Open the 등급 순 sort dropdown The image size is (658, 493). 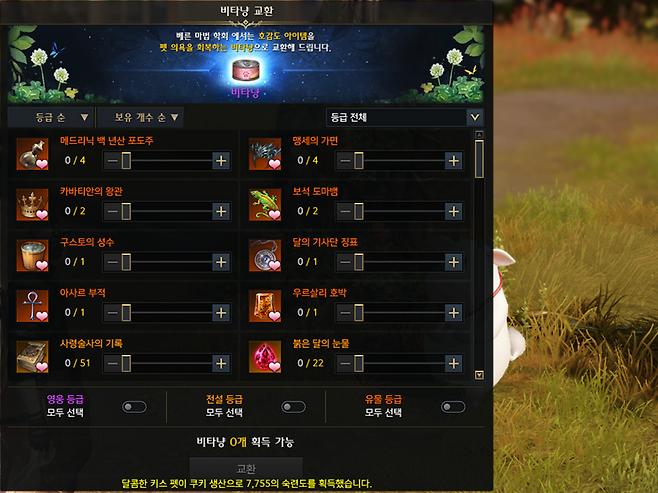coord(51,117)
